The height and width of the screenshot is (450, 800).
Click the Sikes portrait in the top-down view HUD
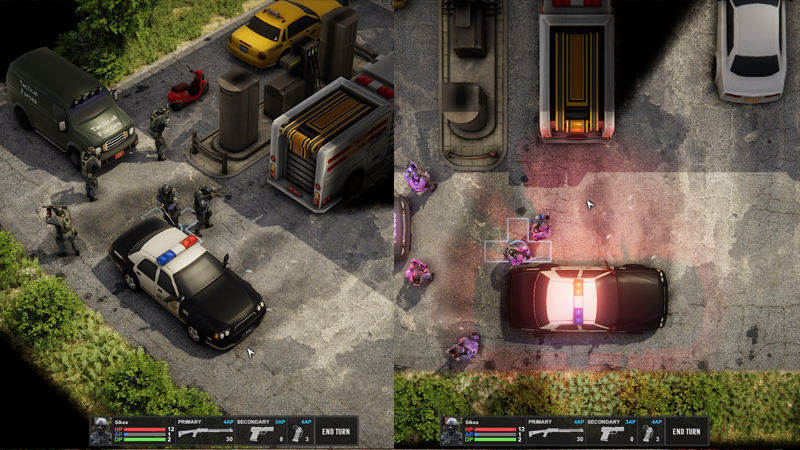(452, 432)
